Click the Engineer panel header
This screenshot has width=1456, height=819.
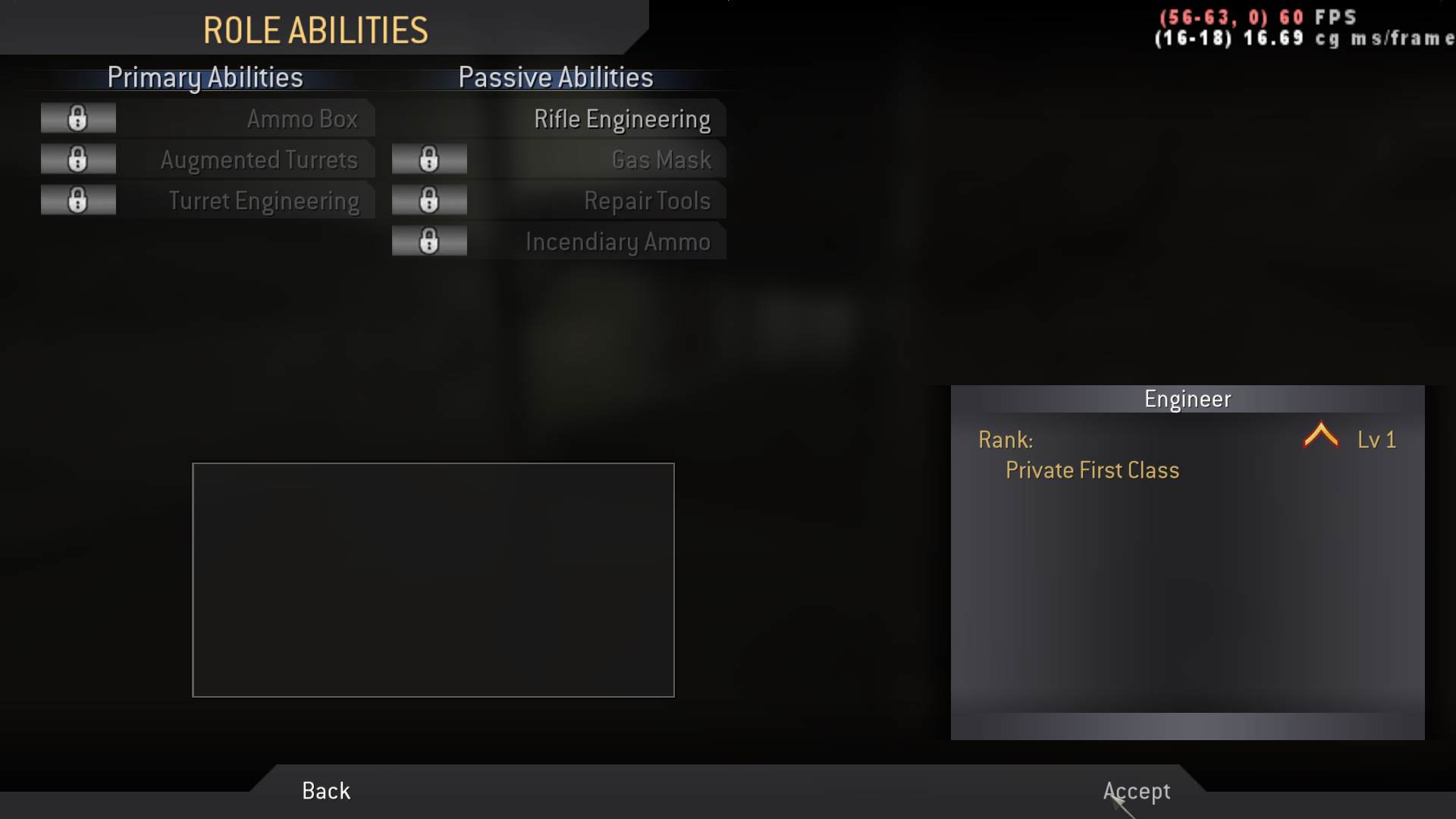click(1188, 397)
